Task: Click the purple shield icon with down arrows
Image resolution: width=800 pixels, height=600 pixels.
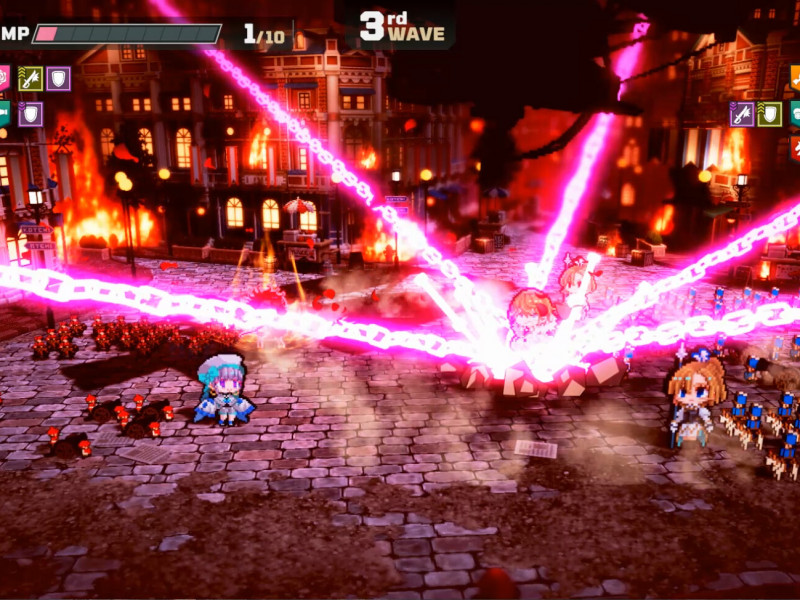Action: (30, 114)
